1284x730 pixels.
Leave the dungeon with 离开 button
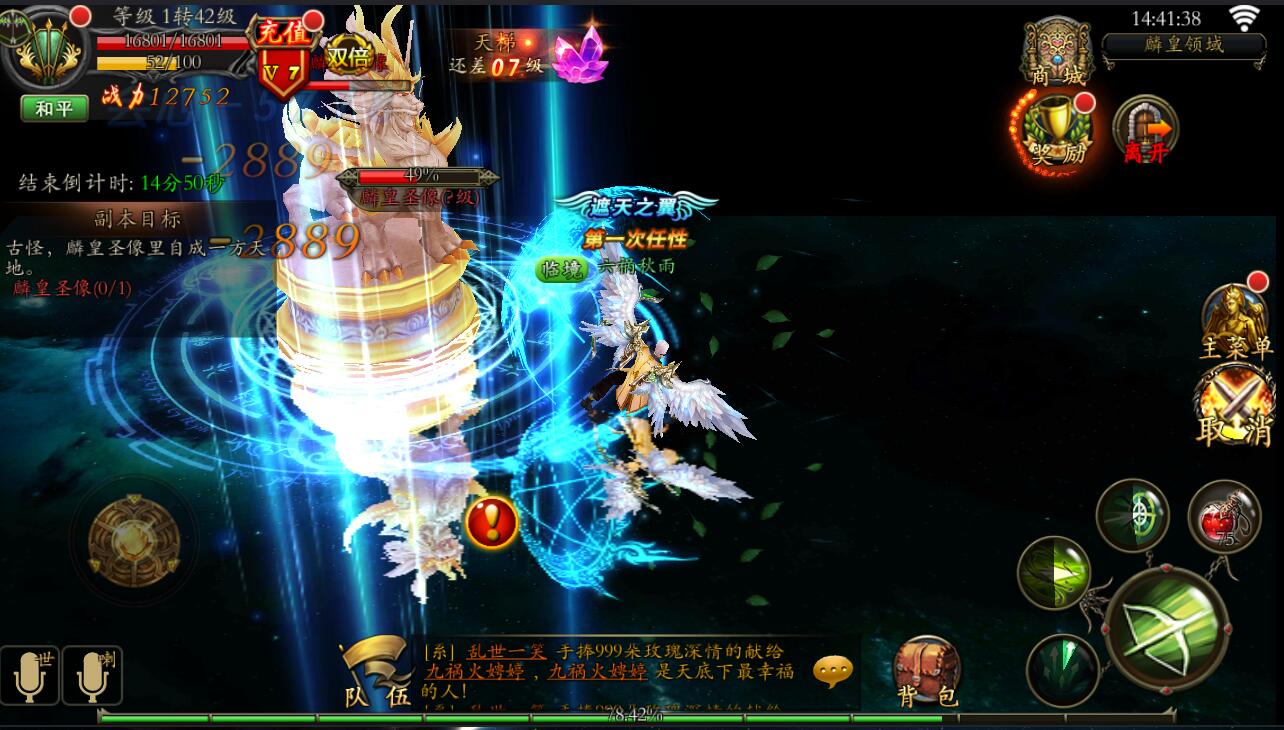pyautogui.click(x=1145, y=129)
